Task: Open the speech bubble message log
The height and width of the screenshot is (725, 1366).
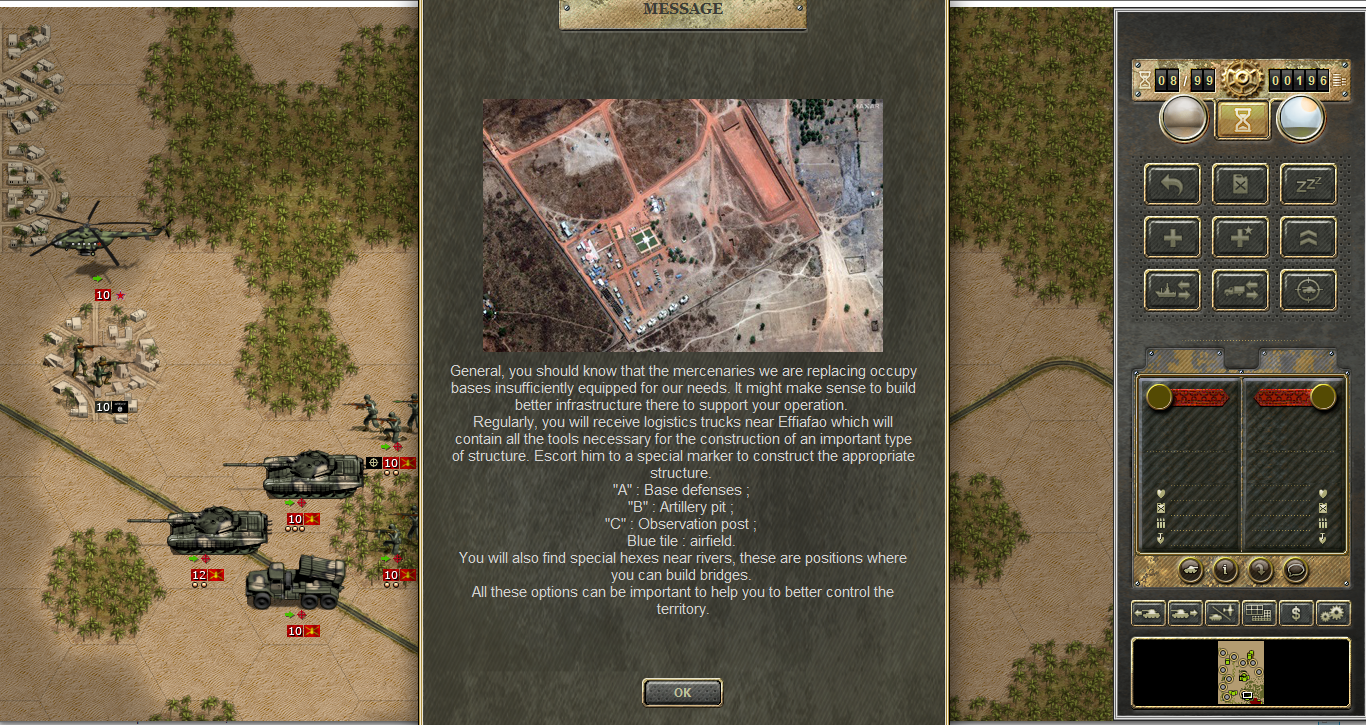Action: [x=1295, y=570]
